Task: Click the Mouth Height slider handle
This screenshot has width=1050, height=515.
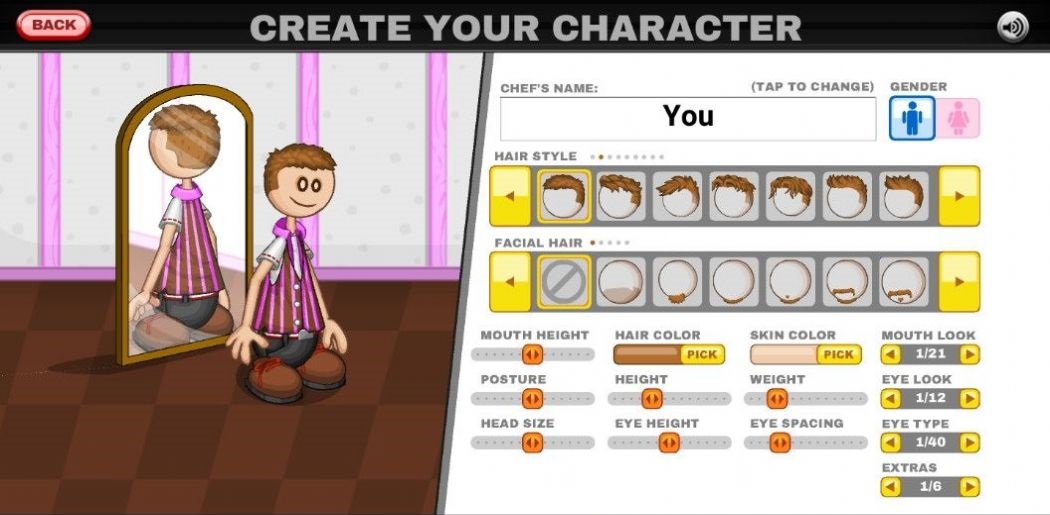Action: click(x=532, y=354)
